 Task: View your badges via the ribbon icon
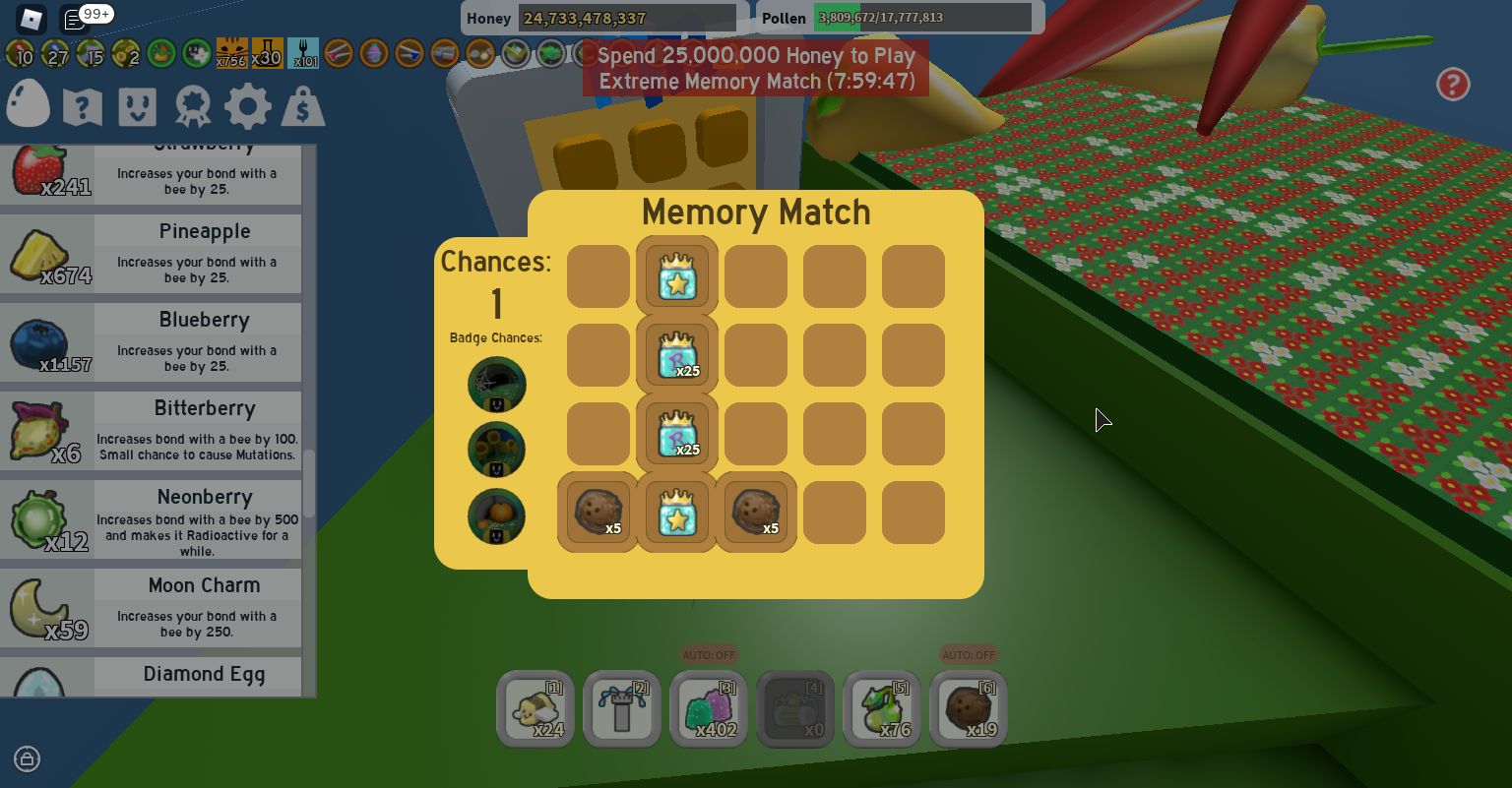[x=193, y=105]
